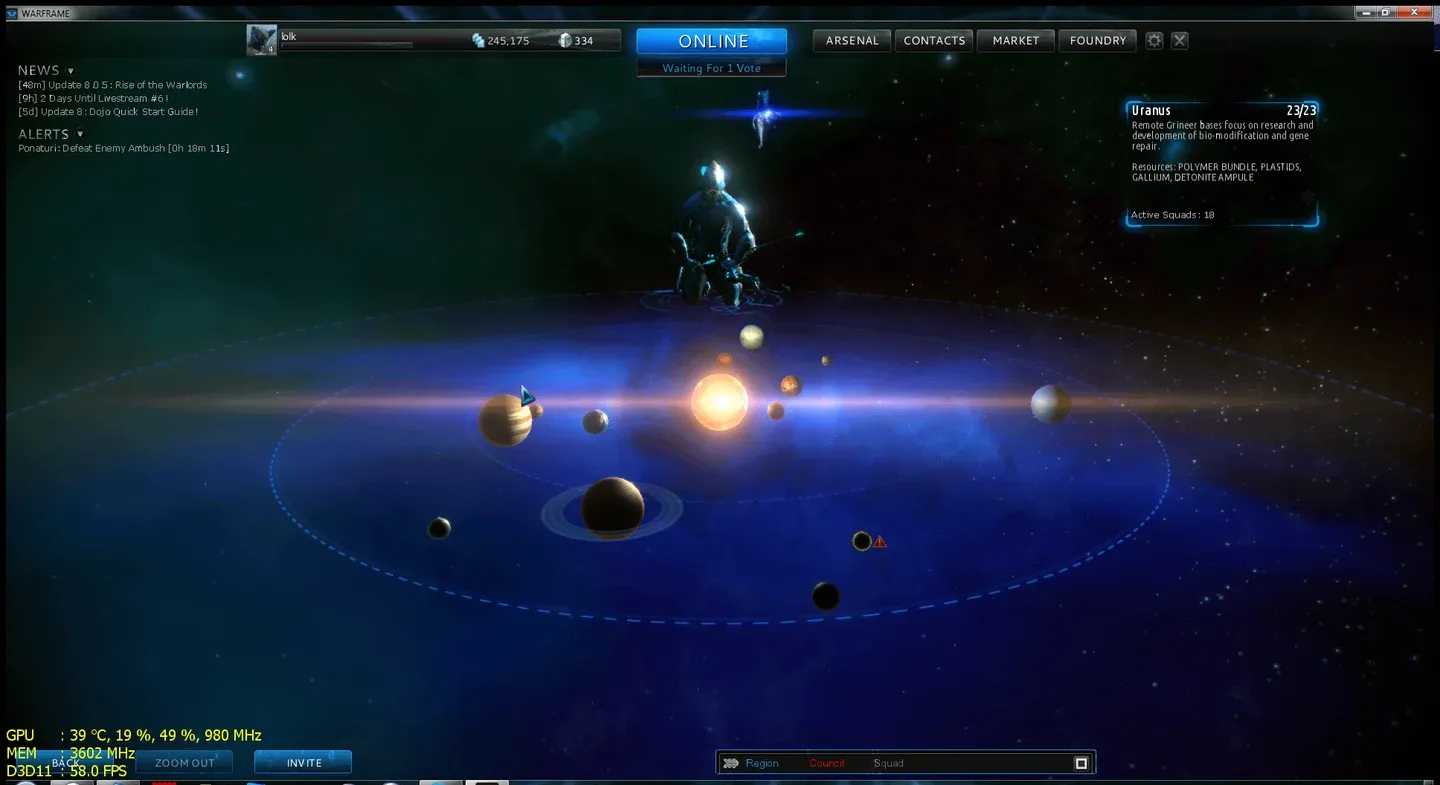Read the Update 8.0.5 Rise of Warlords news
This screenshot has height=785, width=1440.
[x=112, y=84]
